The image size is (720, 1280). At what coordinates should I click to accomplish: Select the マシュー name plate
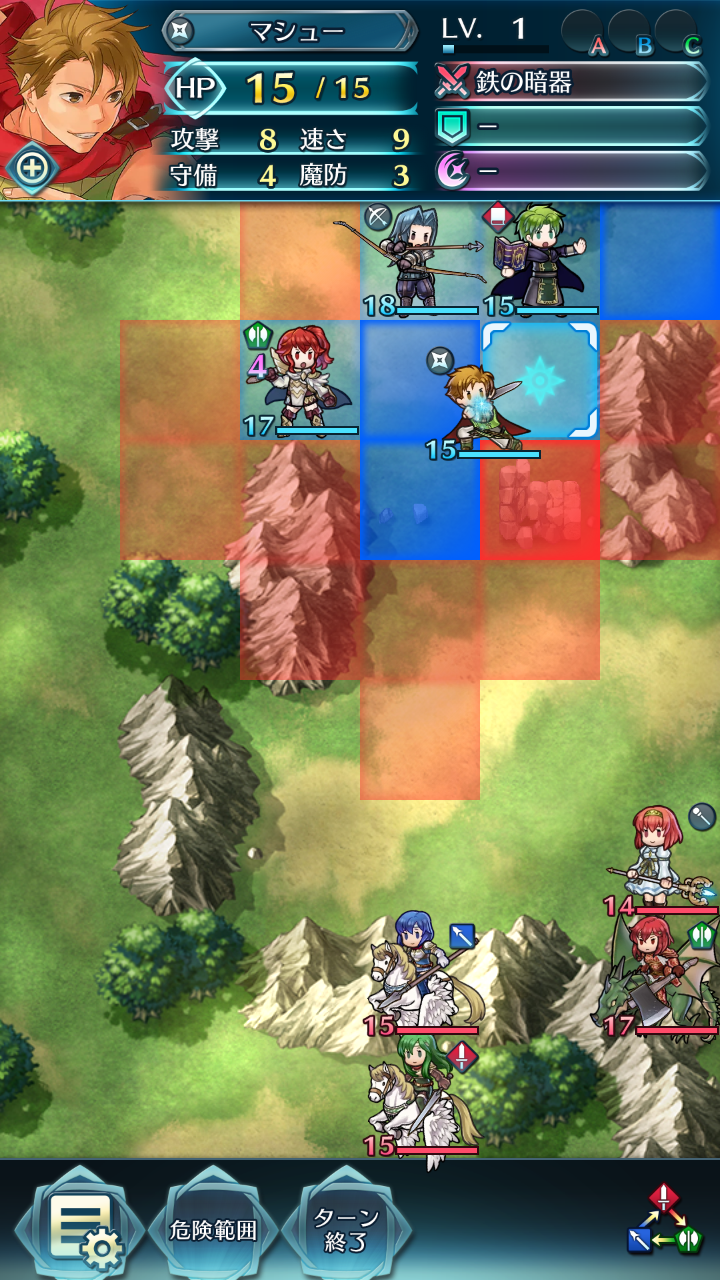(x=290, y=31)
